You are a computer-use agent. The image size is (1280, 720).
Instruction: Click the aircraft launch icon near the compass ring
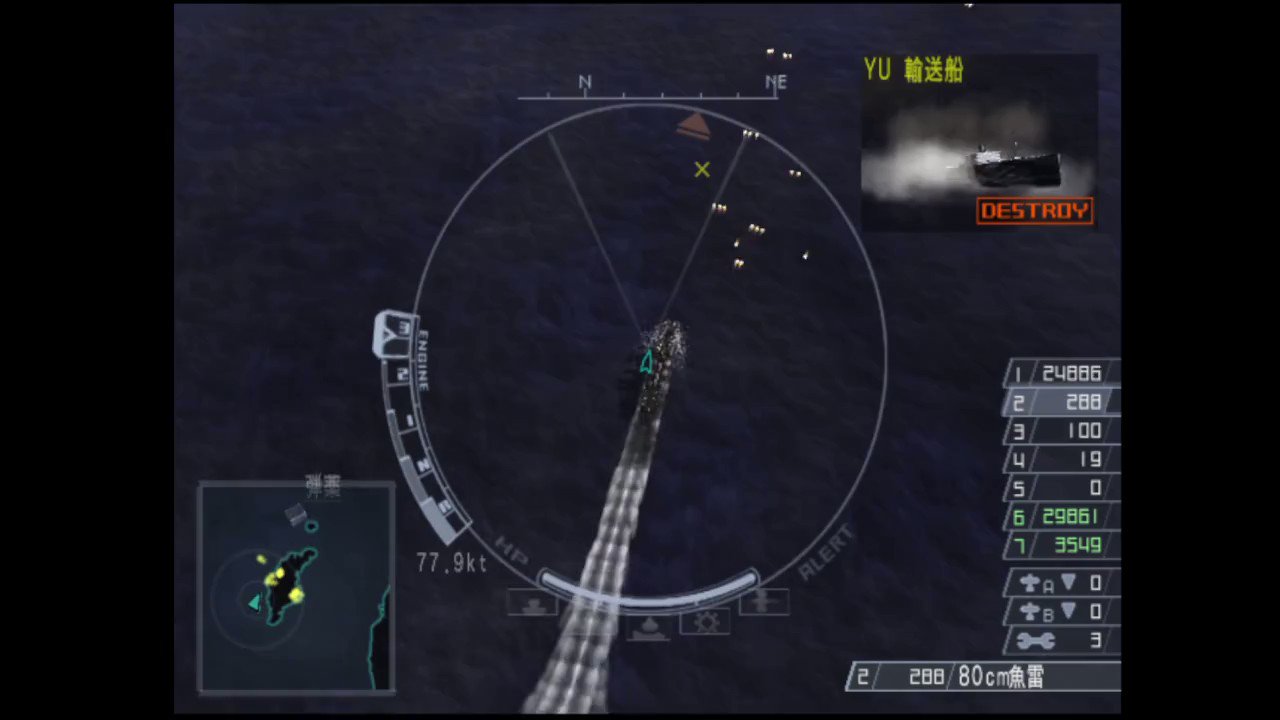tap(765, 600)
